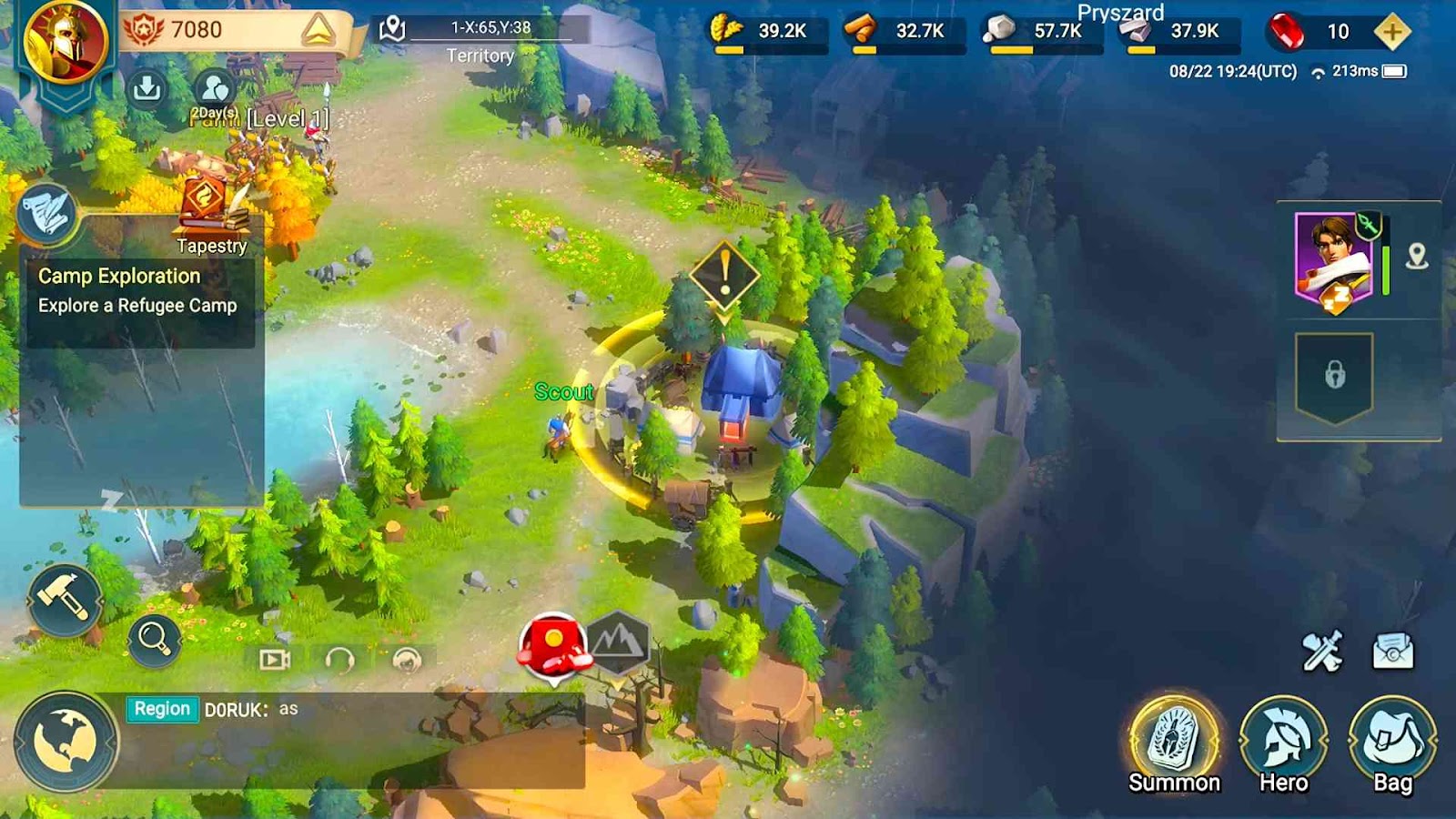
Task: Open the player avatar profile
Action: [66, 41]
